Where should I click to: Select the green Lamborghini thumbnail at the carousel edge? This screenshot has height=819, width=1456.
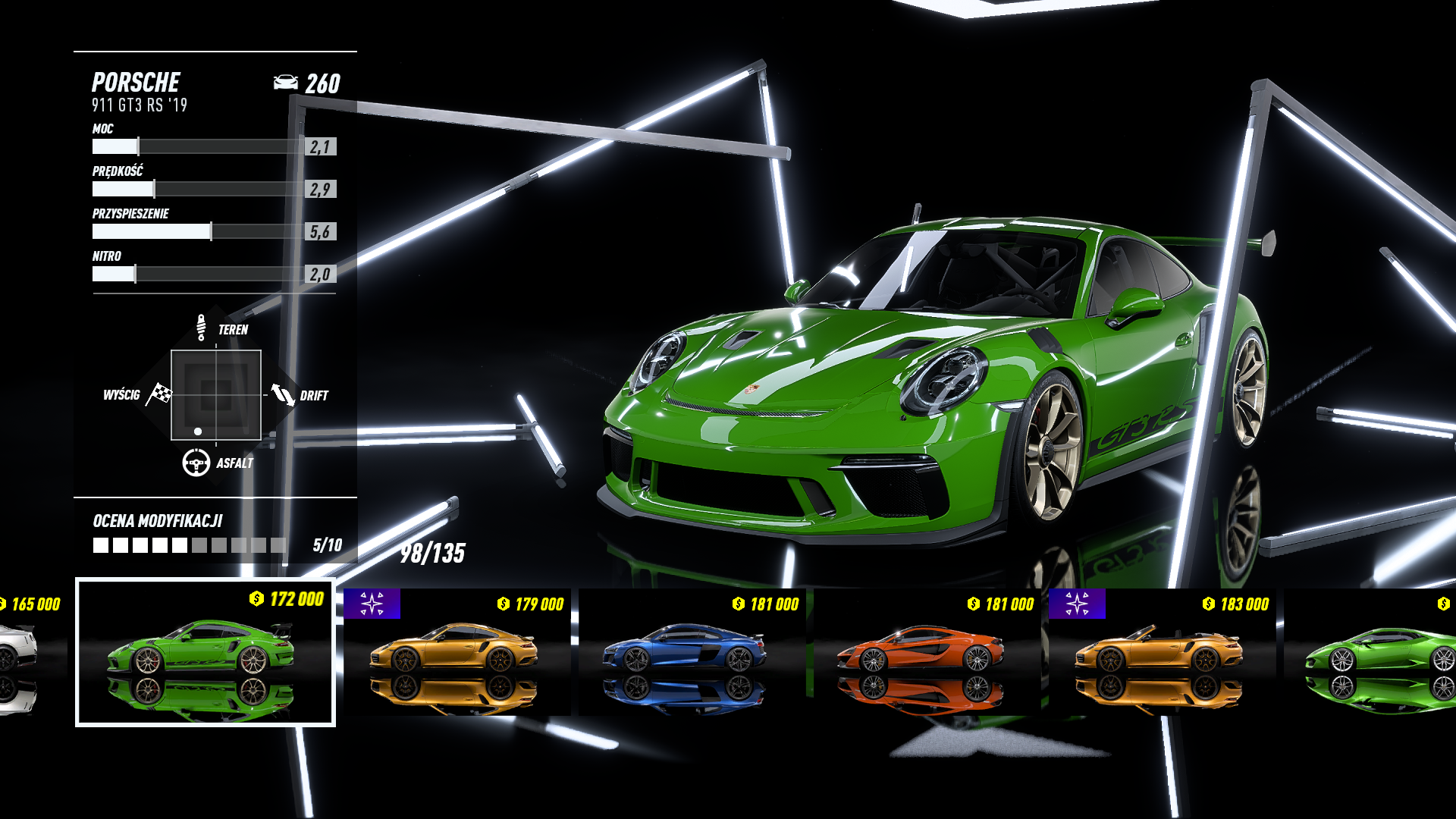pos(1373,652)
